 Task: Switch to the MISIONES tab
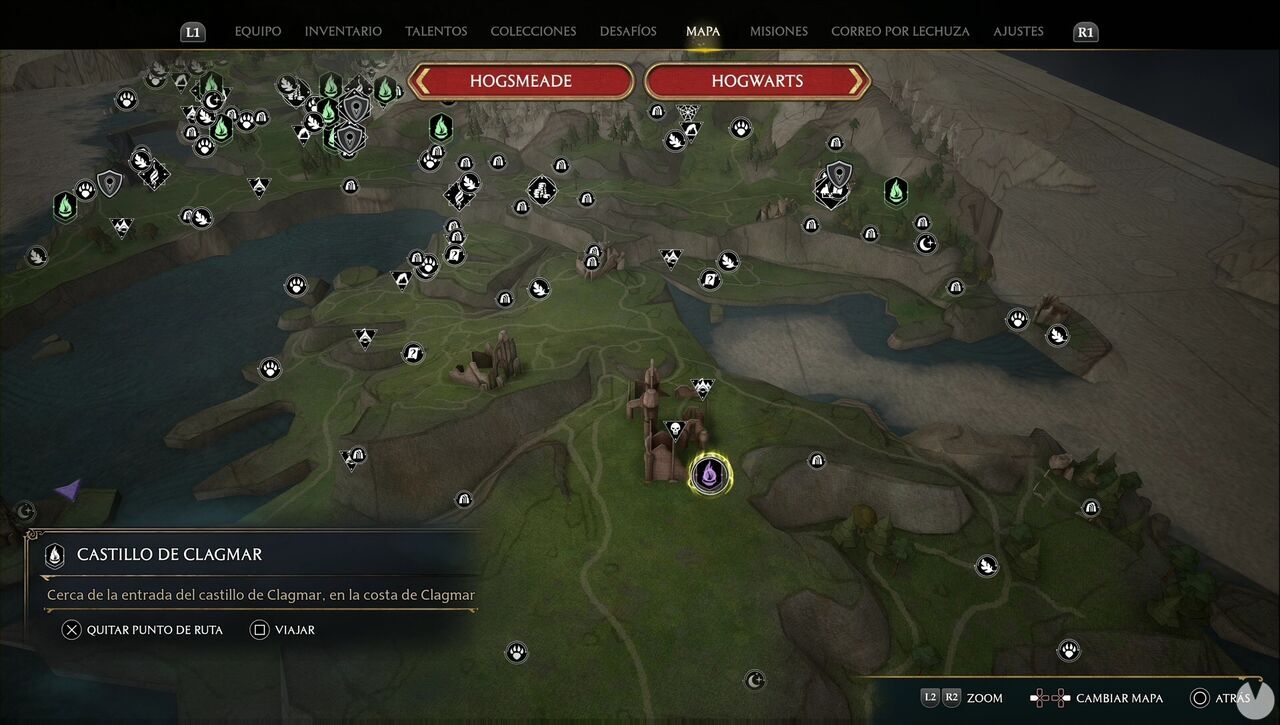[778, 31]
